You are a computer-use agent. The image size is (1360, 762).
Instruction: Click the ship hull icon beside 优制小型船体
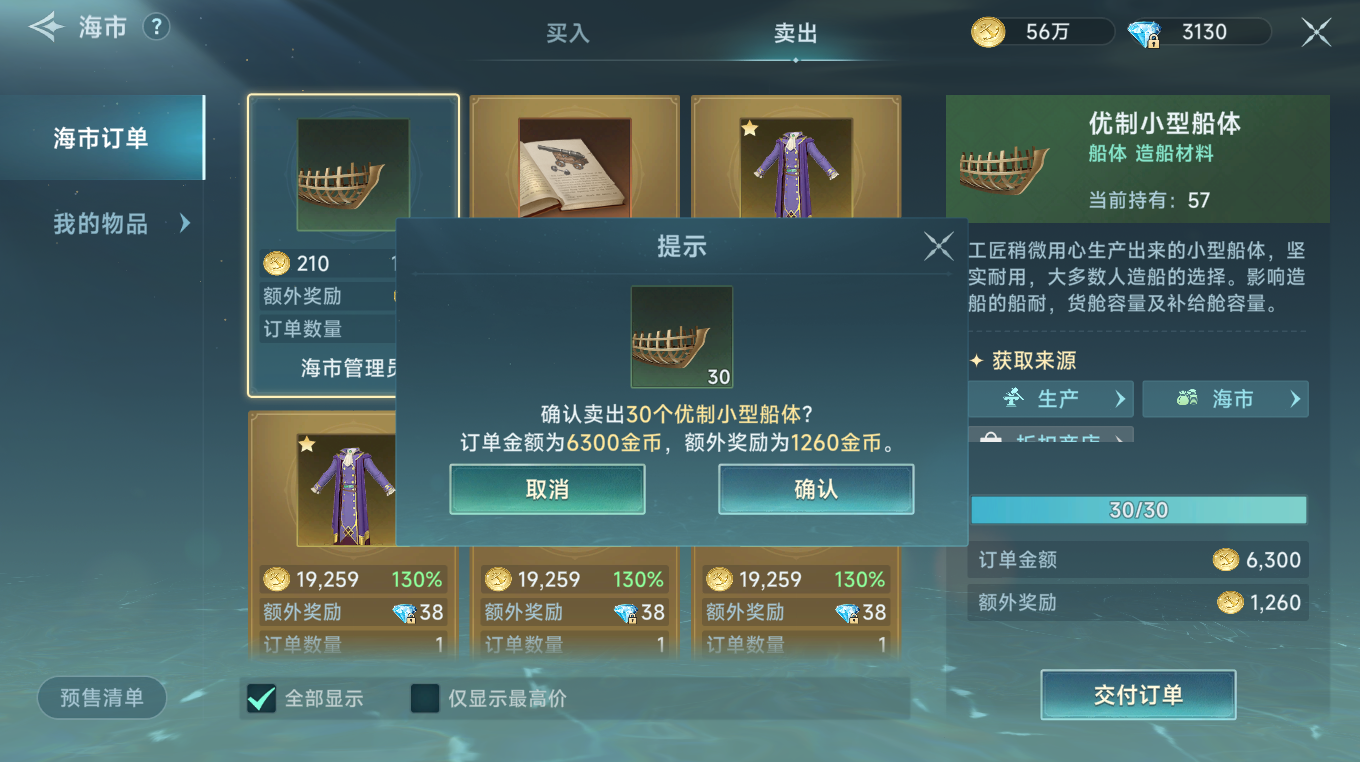[1002, 158]
